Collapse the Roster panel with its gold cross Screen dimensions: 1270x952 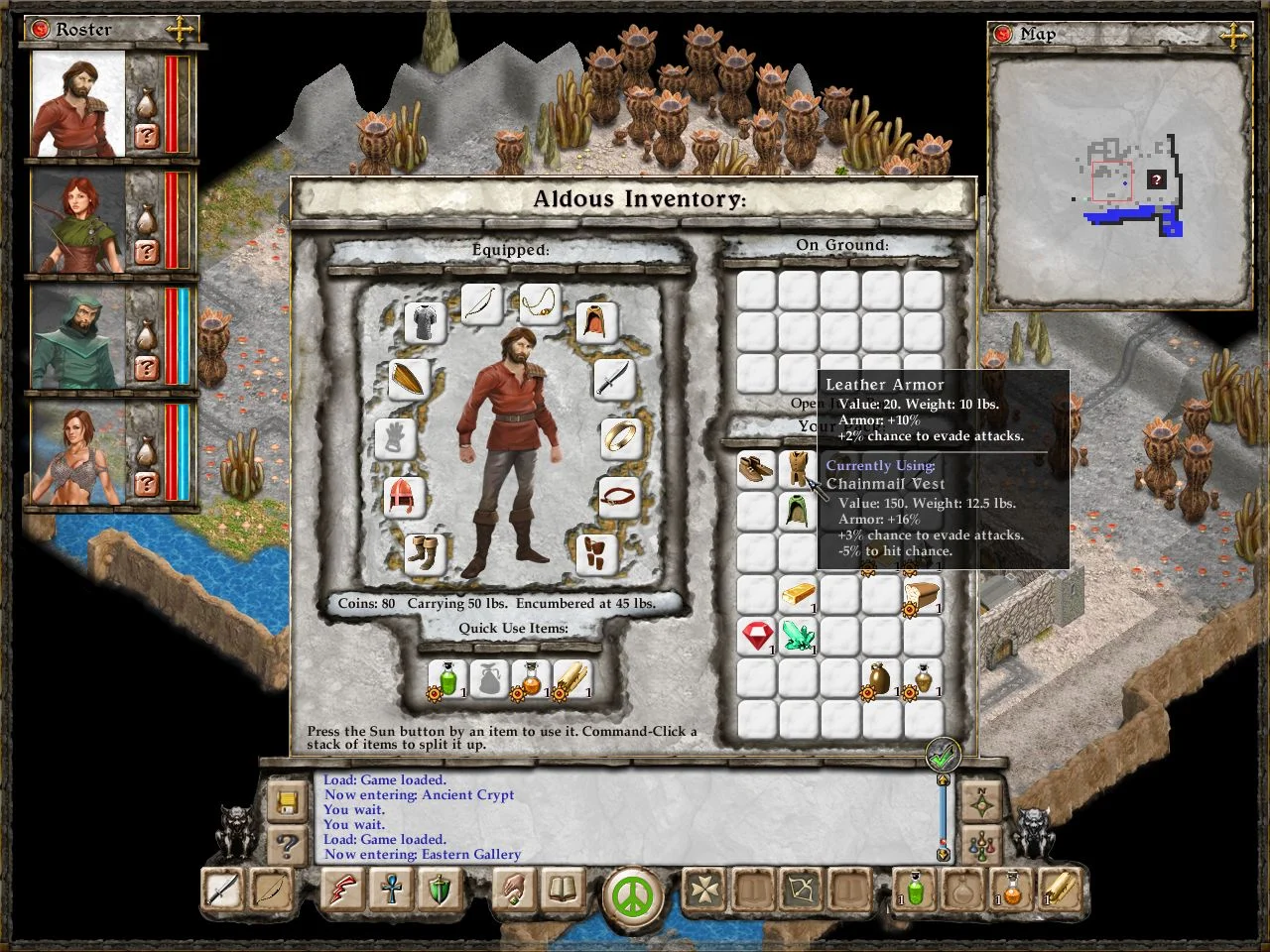pos(180,29)
